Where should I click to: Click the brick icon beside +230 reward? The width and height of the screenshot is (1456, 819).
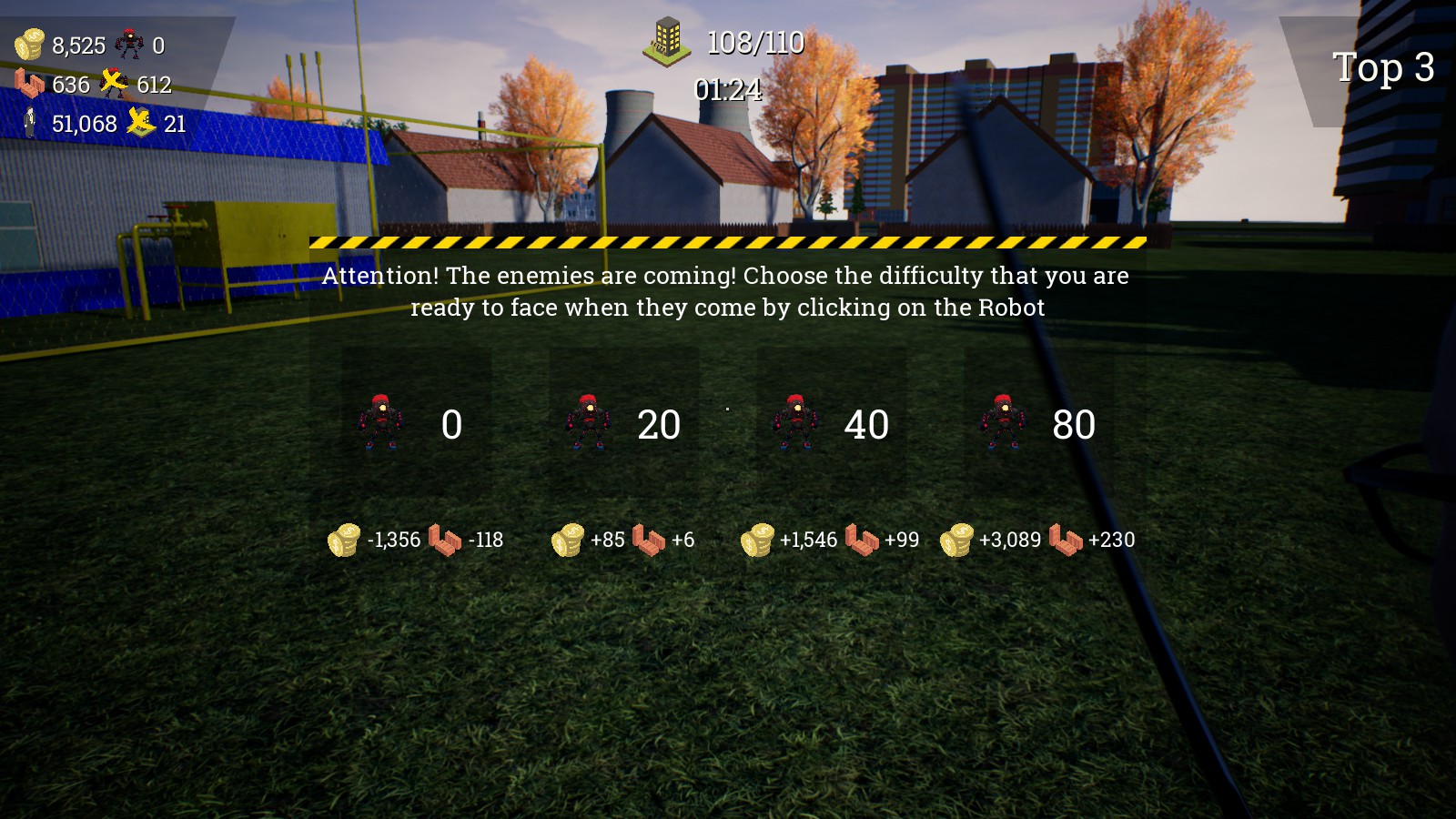1065,540
